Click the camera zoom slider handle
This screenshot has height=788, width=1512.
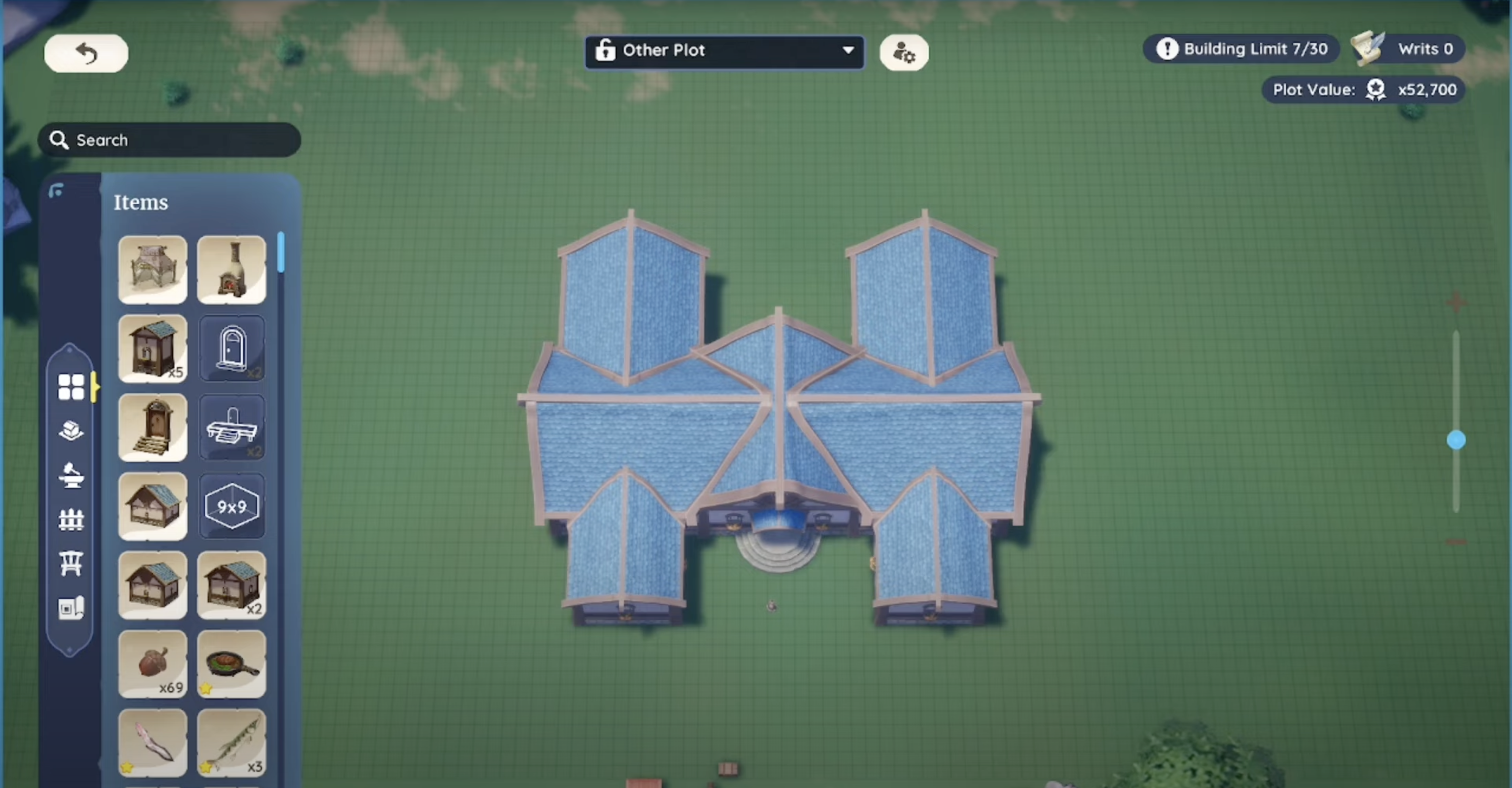tap(1456, 440)
